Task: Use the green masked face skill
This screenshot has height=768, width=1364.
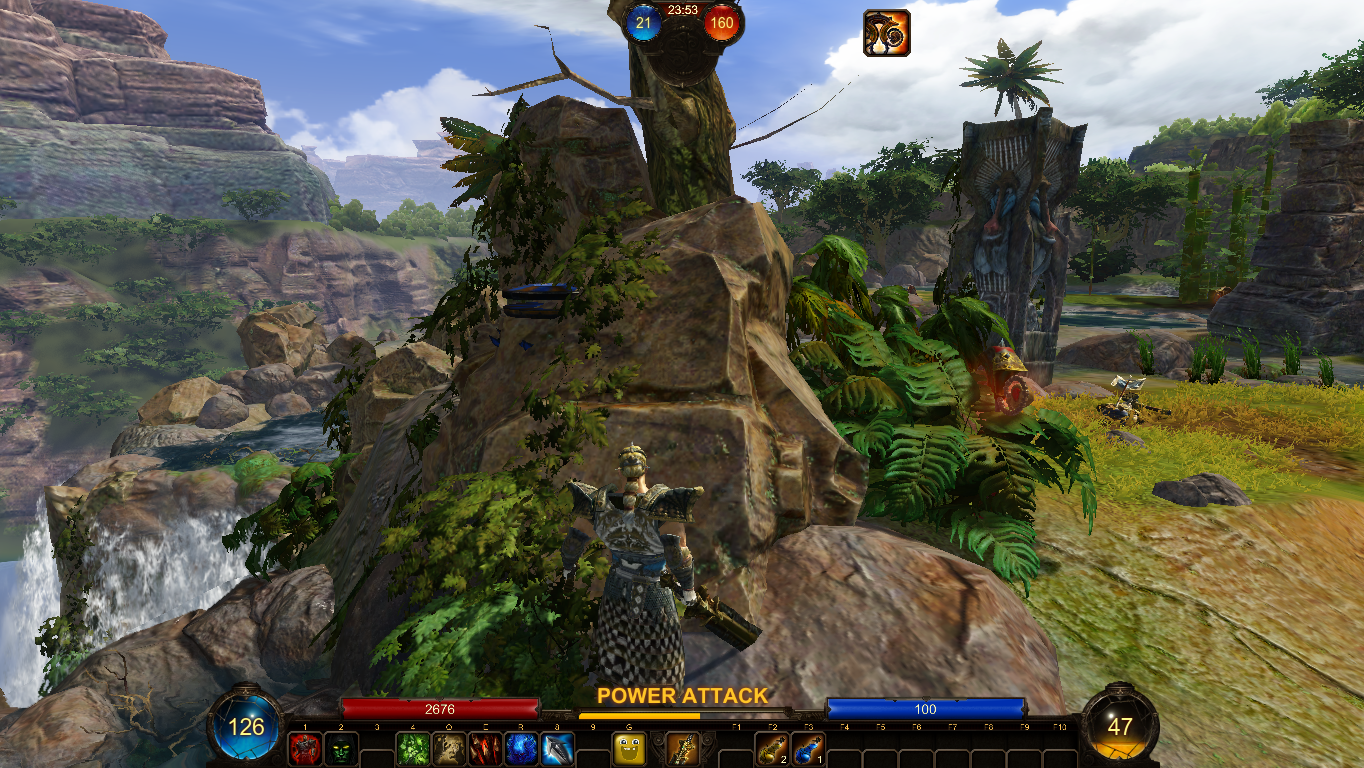Action: tap(341, 749)
